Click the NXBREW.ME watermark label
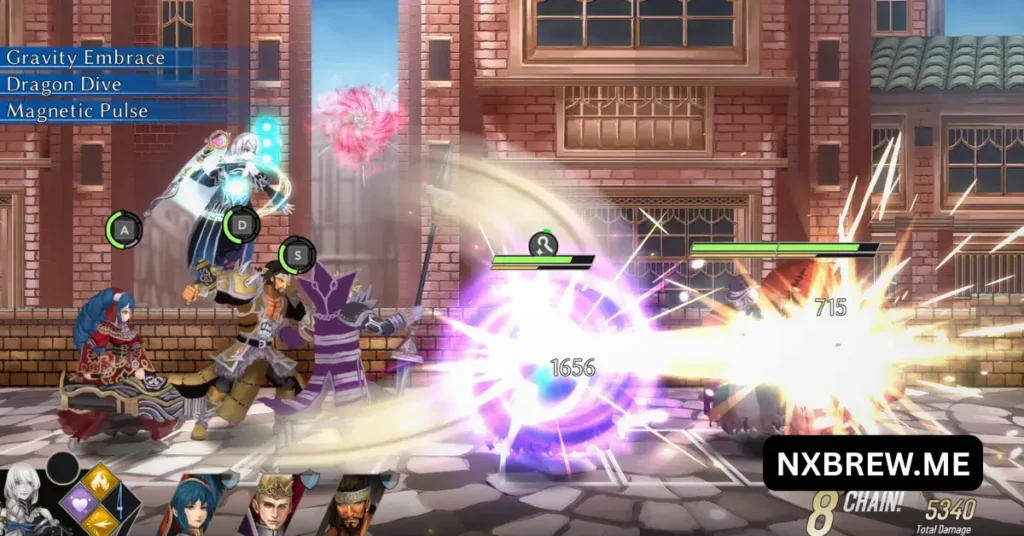The image size is (1024, 536). [872, 463]
